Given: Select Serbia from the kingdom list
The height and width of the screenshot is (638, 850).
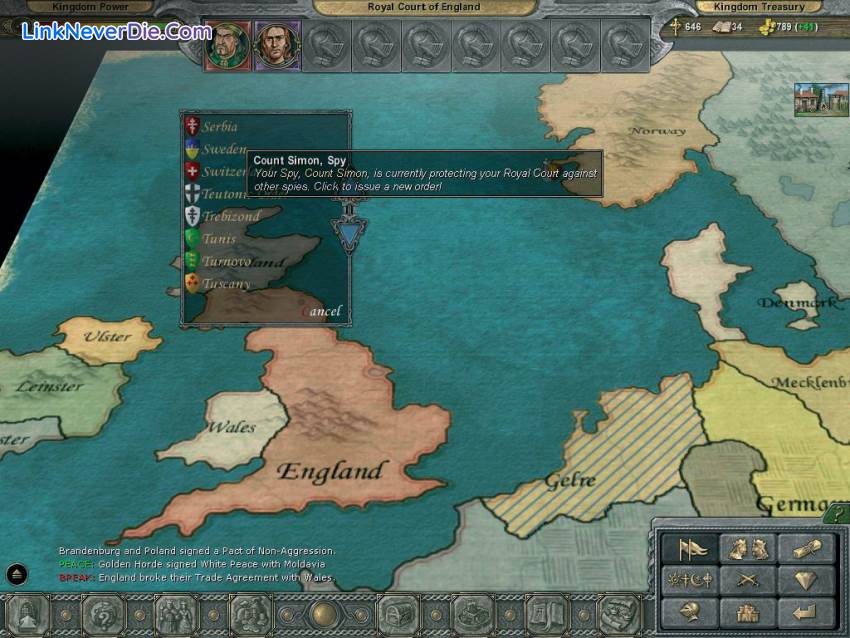Looking at the screenshot, I should pyautogui.click(x=220, y=127).
